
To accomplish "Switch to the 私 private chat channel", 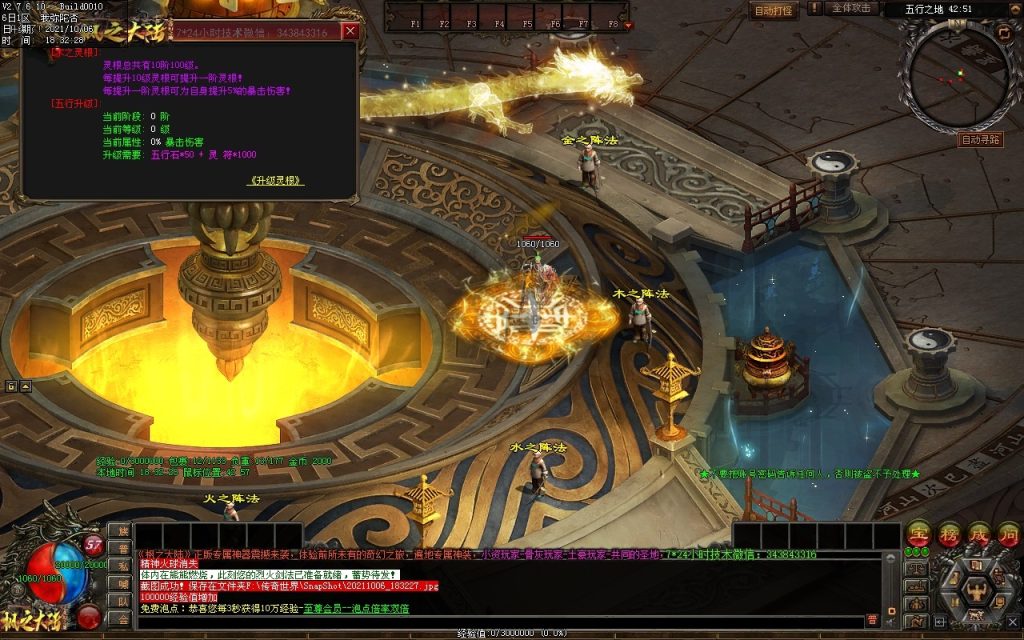I will pos(122,566).
